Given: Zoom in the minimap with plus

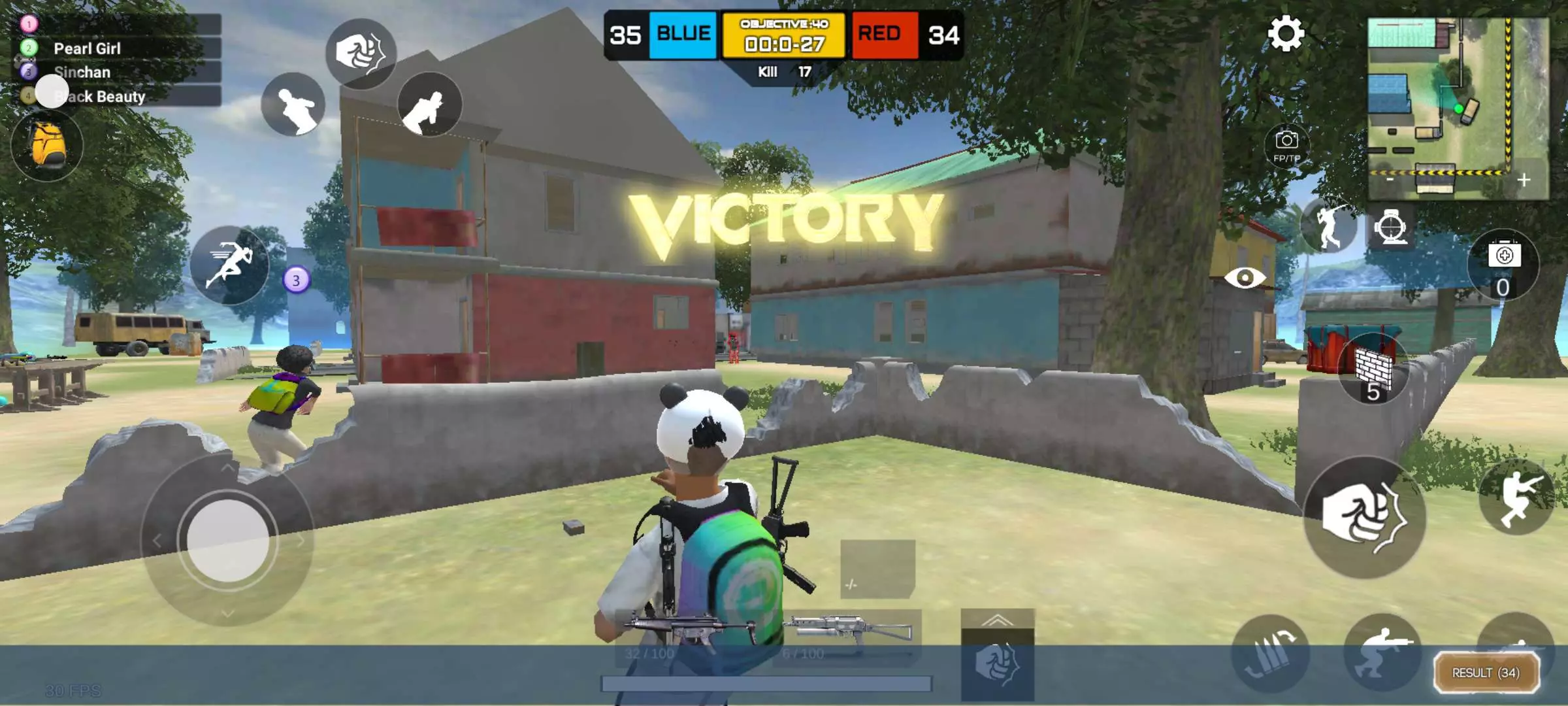Looking at the screenshot, I should tap(1524, 180).
